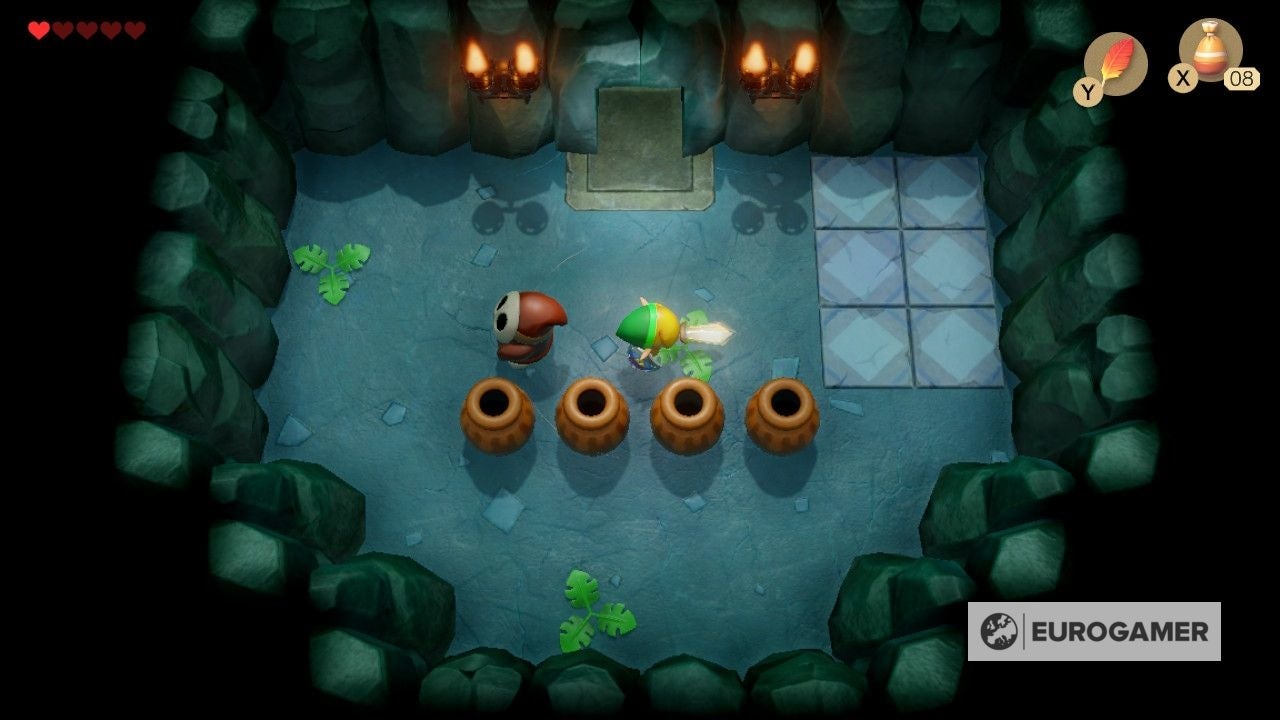Select the X button label below the jar

point(1182,80)
